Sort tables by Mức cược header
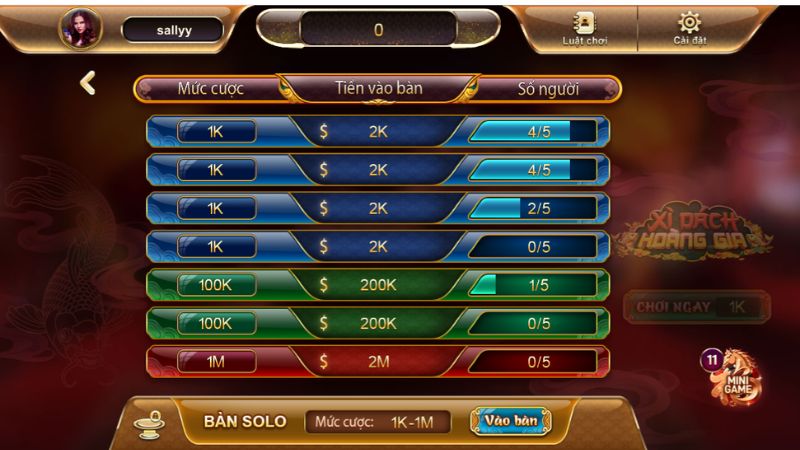 pos(210,89)
